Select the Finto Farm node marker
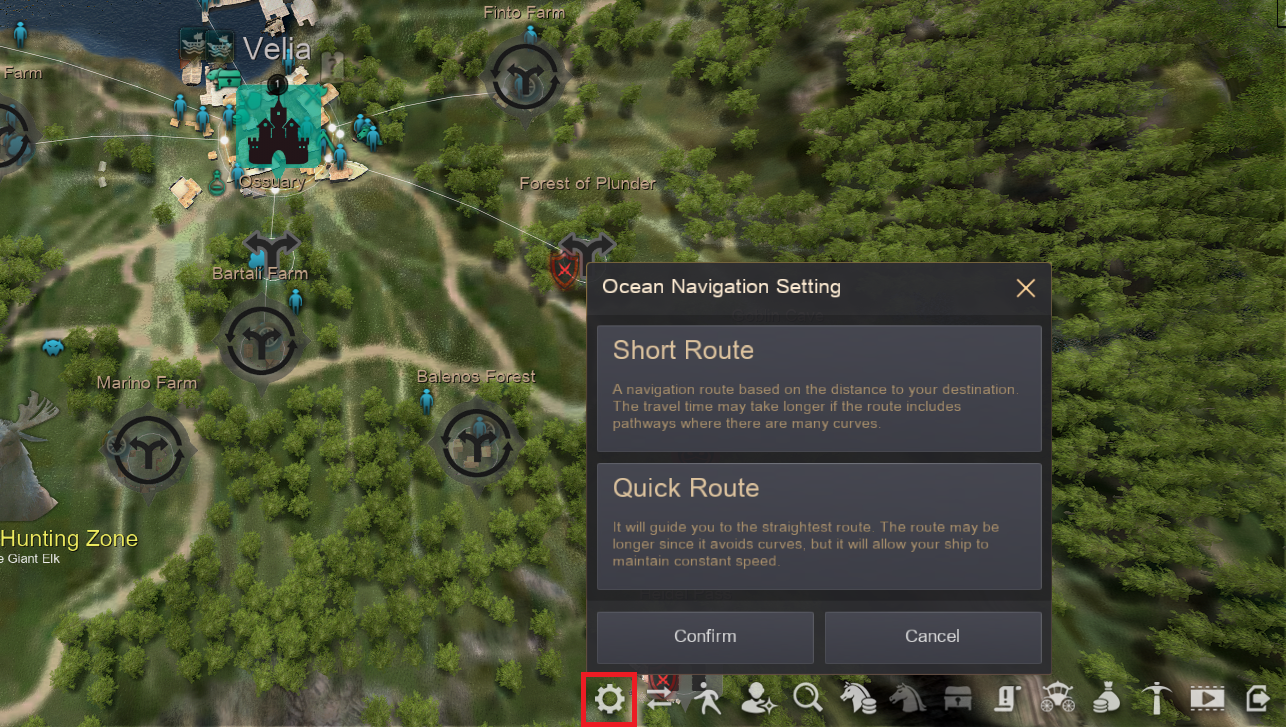Screen dimensions: 1286x727 [524, 77]
